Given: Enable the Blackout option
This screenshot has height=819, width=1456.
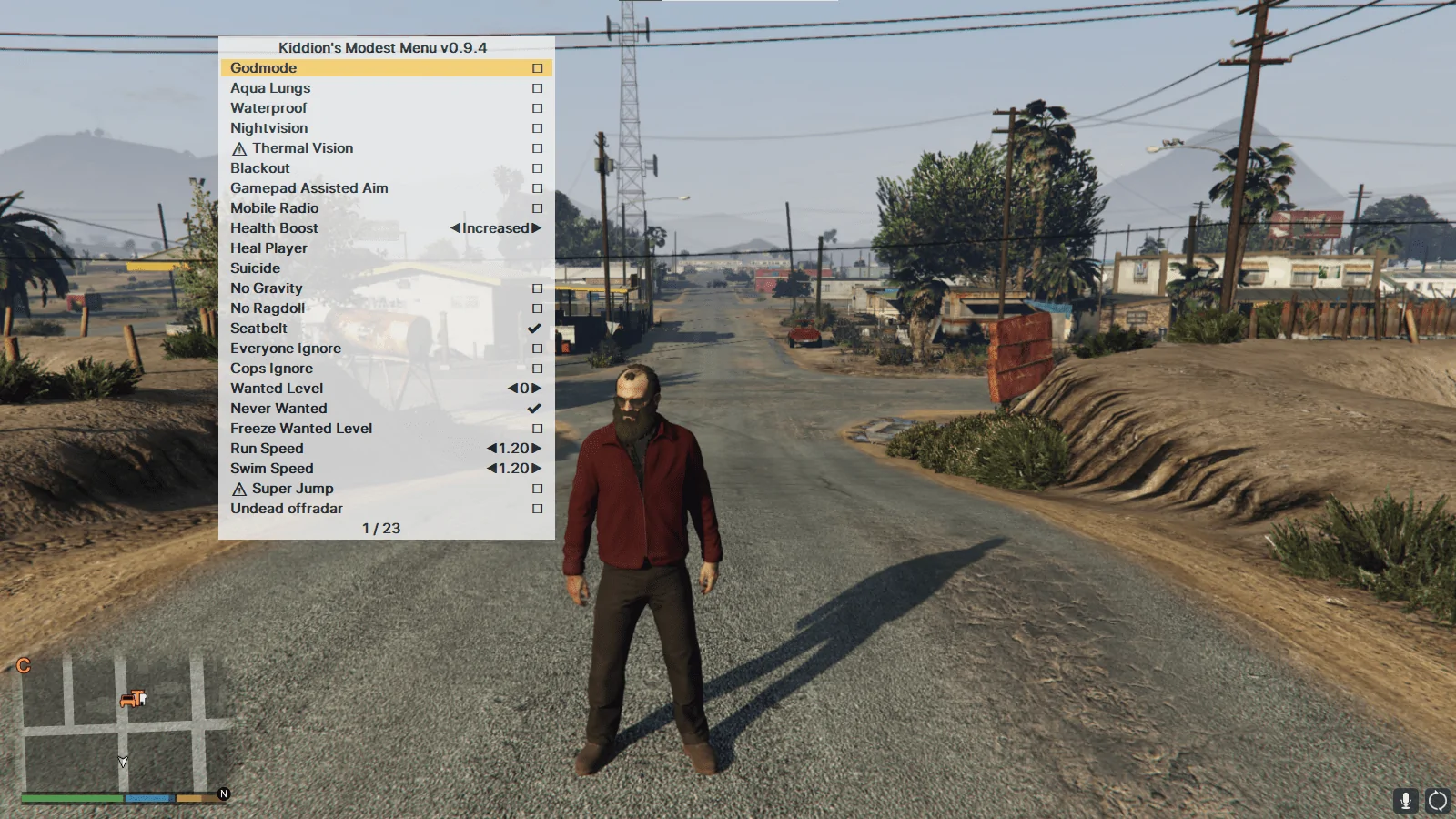Looking at the screenshot, I should tap(537, 168).
